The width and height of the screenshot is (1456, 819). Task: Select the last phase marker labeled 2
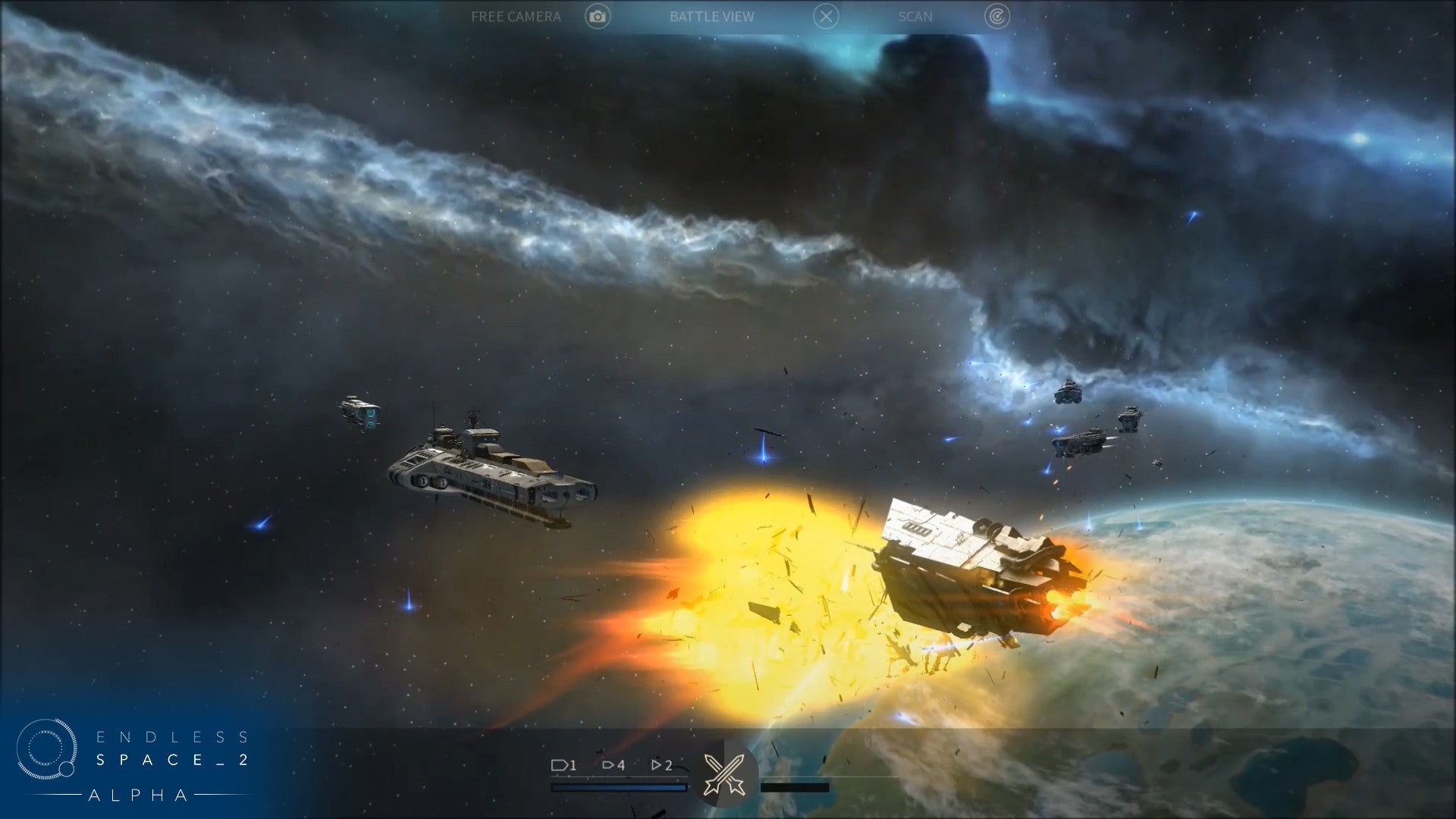click(x=661, y=766)
